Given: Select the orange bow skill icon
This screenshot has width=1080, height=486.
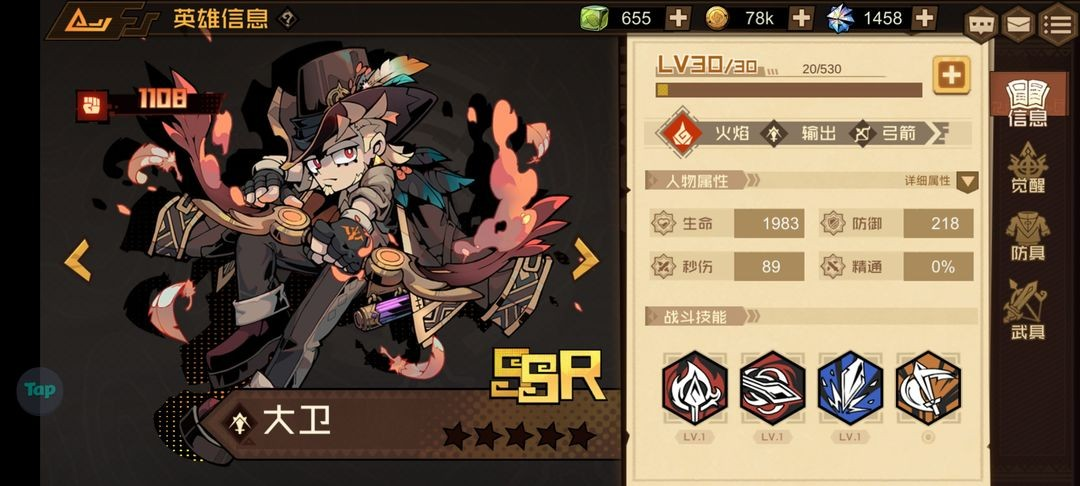Looking at the screenshot, I should 927,388.
